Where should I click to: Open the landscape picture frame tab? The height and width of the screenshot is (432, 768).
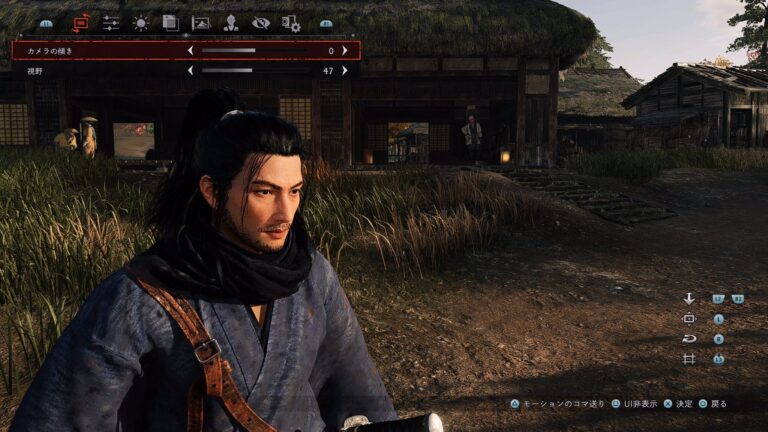tap(201, 22)
